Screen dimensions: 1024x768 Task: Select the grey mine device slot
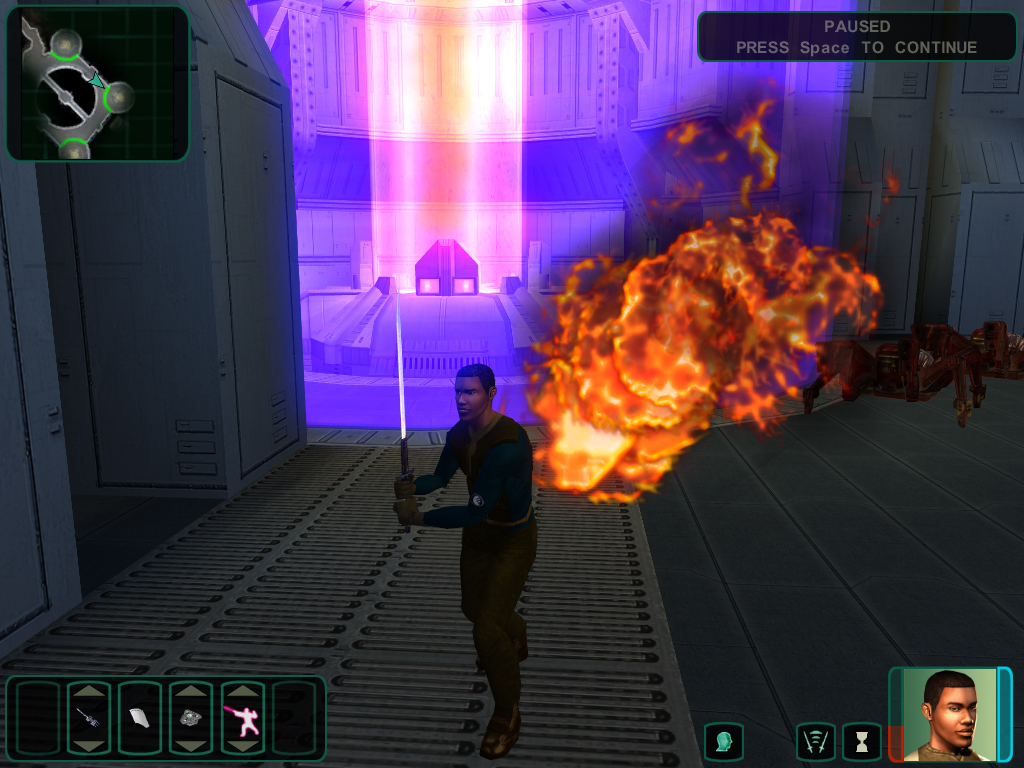[x=190, y=717]
